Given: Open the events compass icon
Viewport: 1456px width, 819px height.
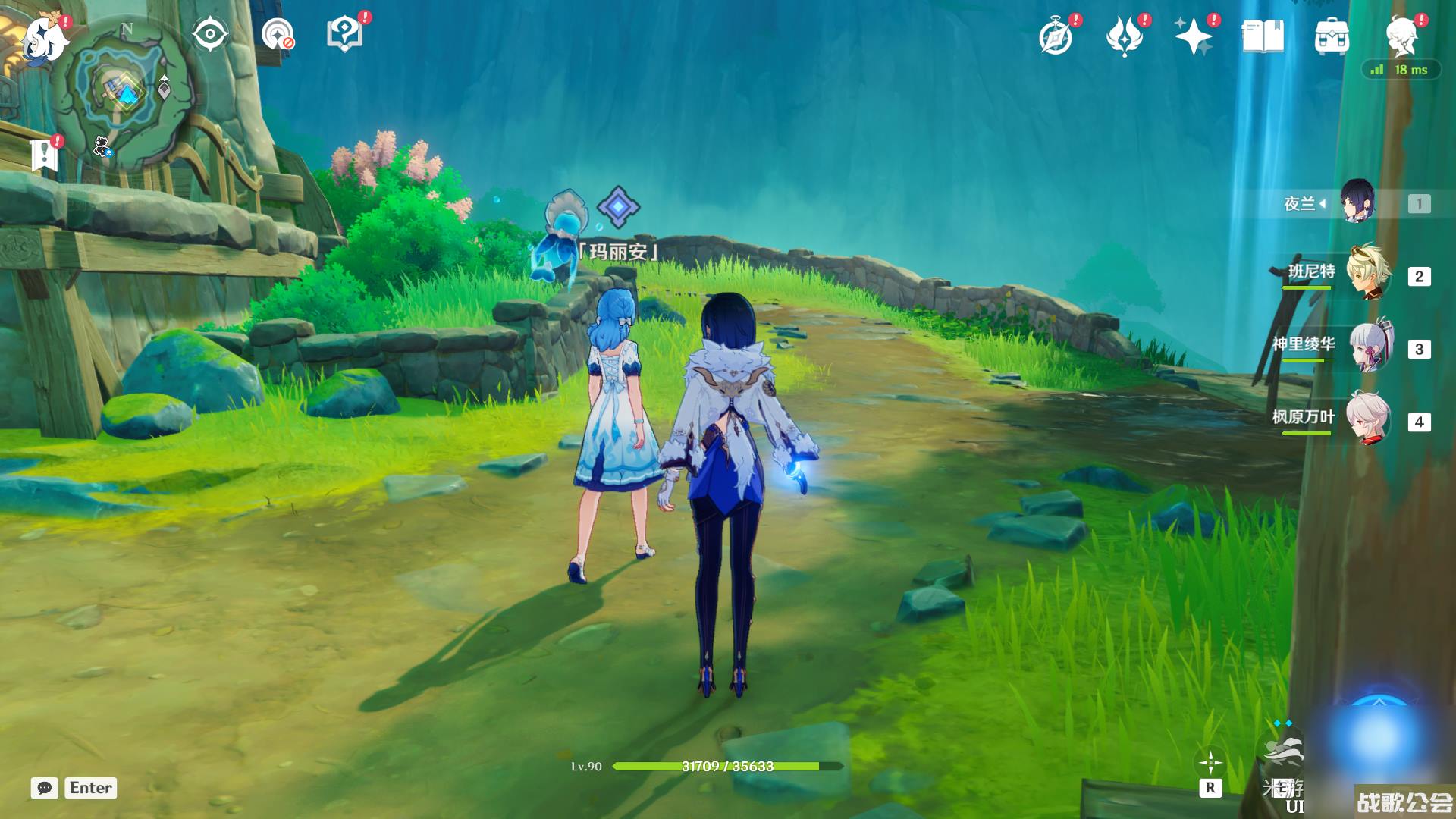Looking at the screenshot, I should 1056,36.
